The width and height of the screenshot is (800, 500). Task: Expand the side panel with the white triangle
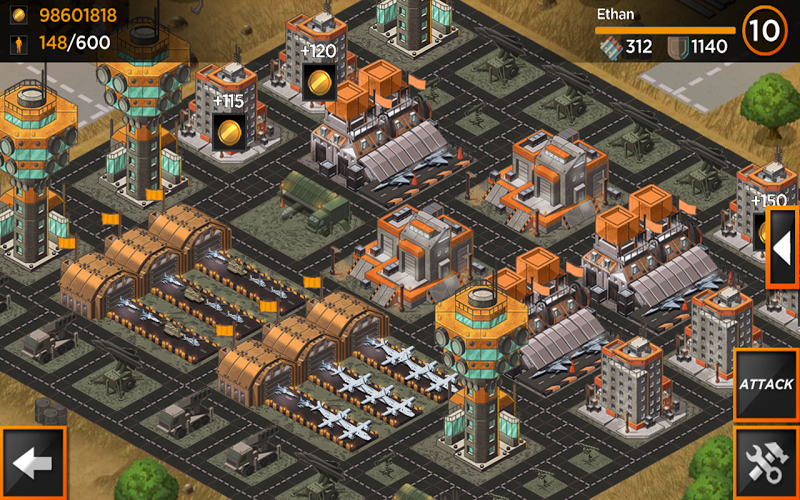point(782,247)
